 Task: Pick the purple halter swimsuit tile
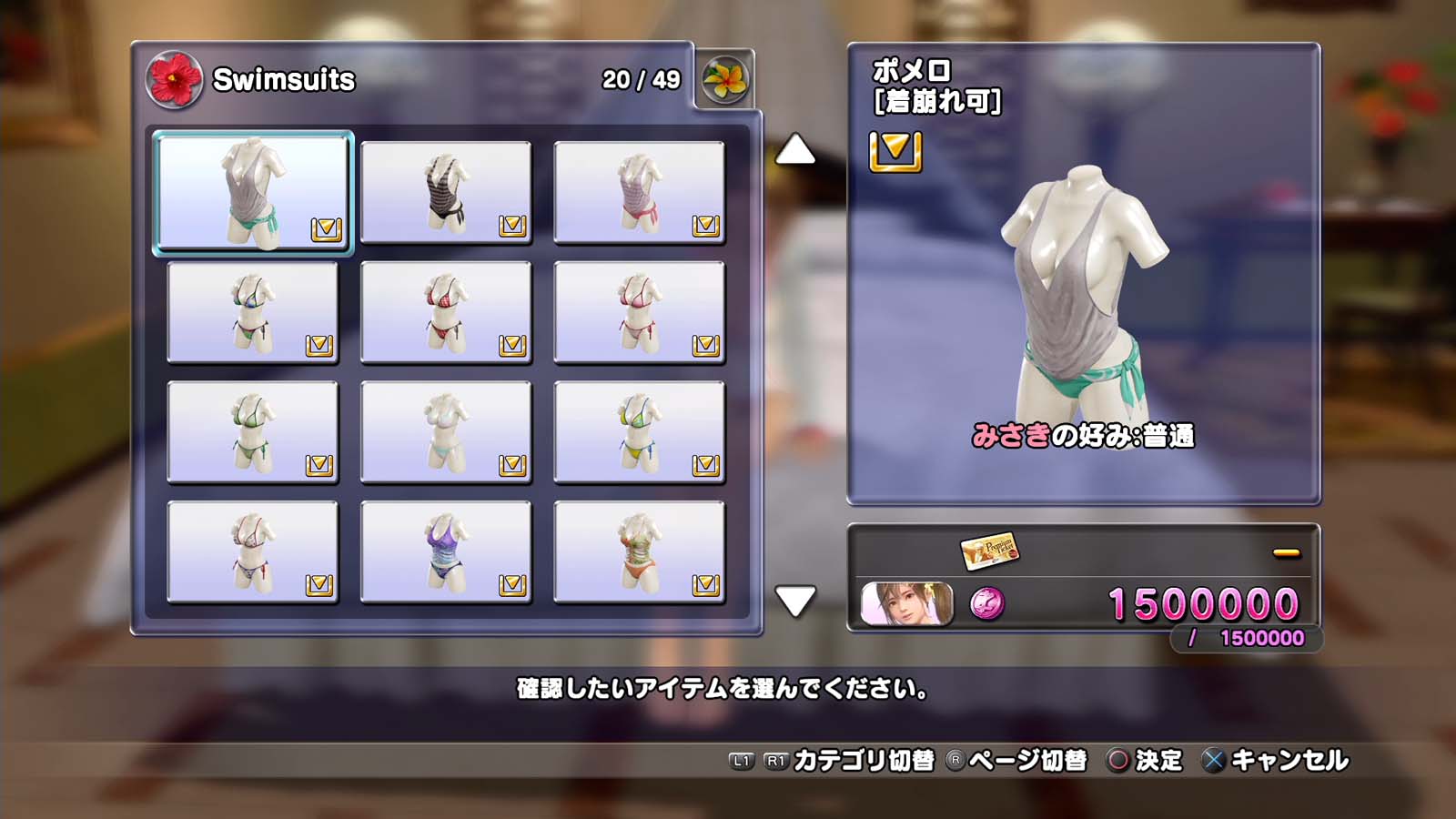pyautogui.click(x=446, y=552)
